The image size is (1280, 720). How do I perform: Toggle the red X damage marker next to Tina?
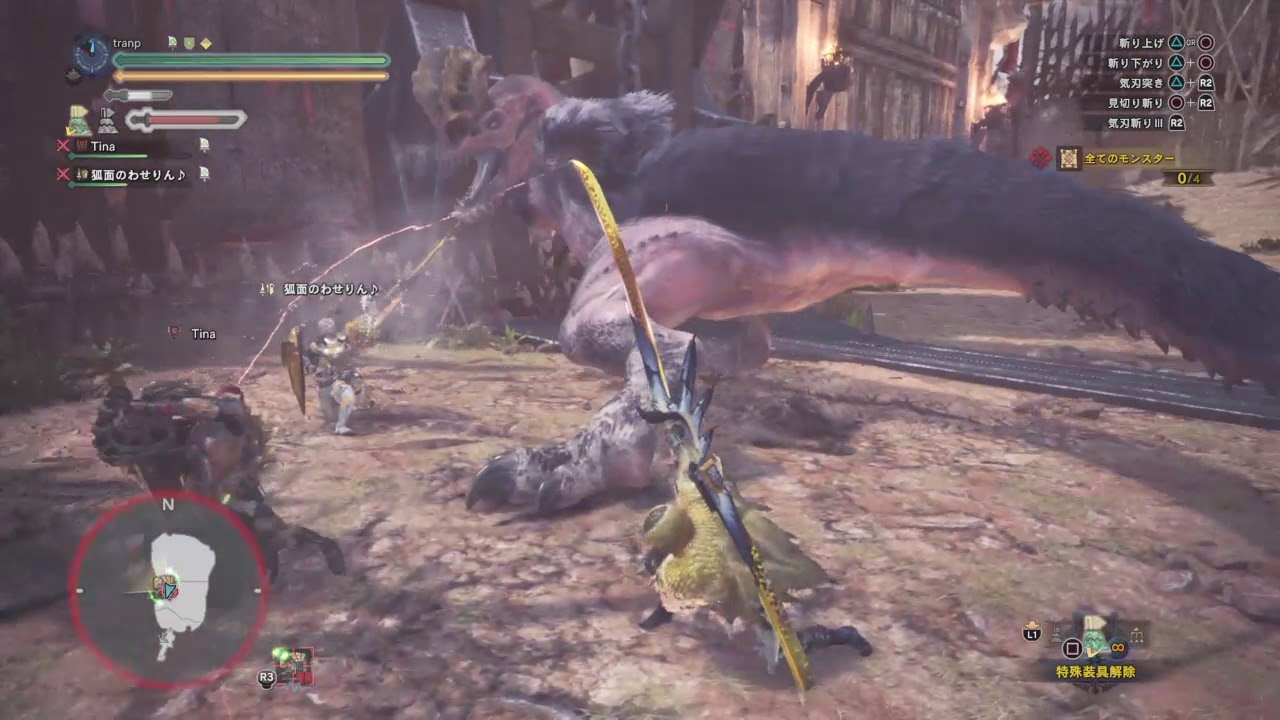tap(62, 145)
